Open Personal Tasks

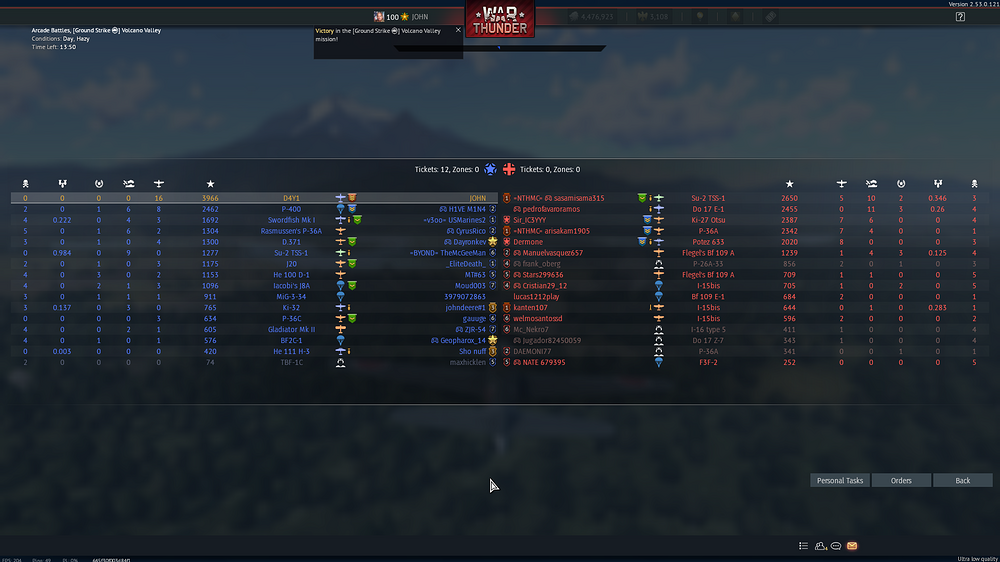[x=840, y=481]
